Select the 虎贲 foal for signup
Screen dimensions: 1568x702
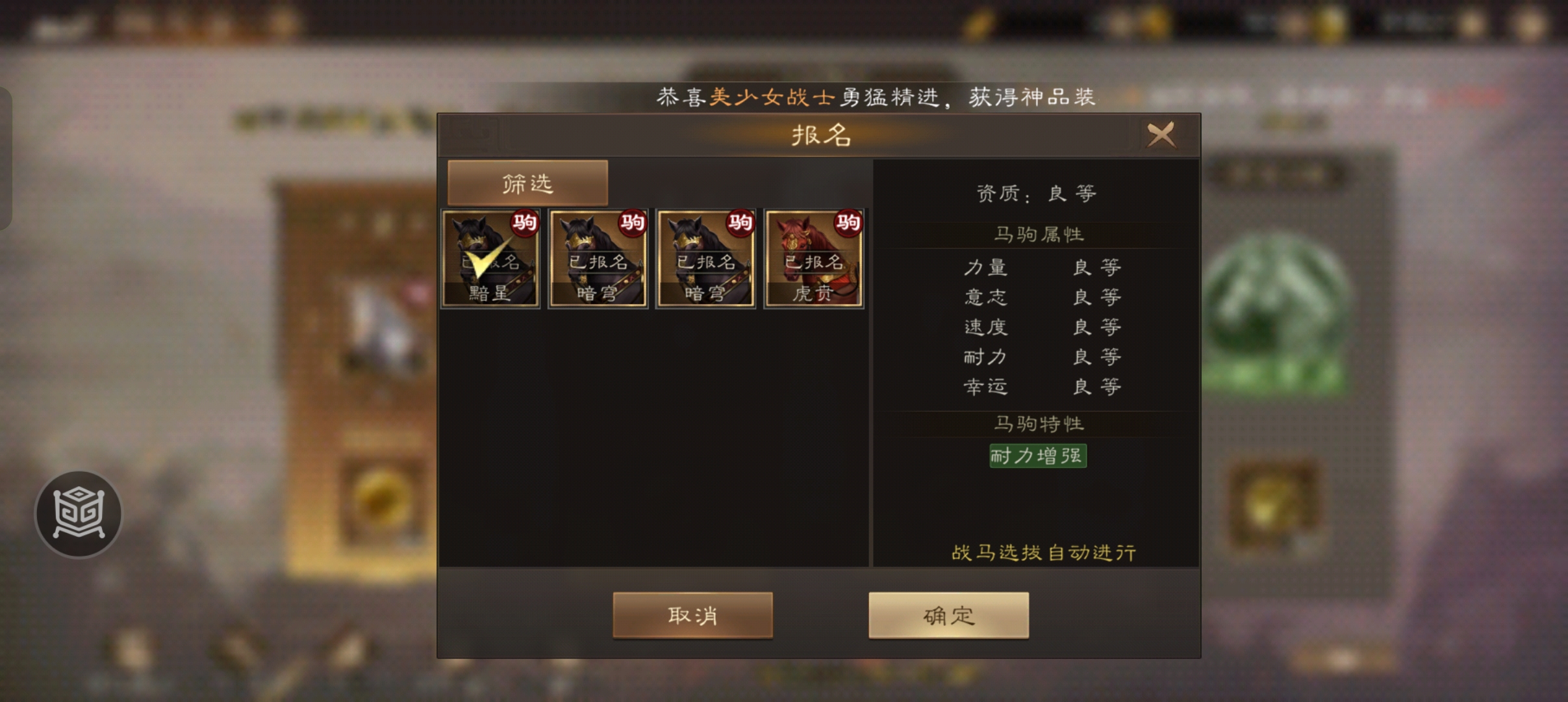coord(813,259)
